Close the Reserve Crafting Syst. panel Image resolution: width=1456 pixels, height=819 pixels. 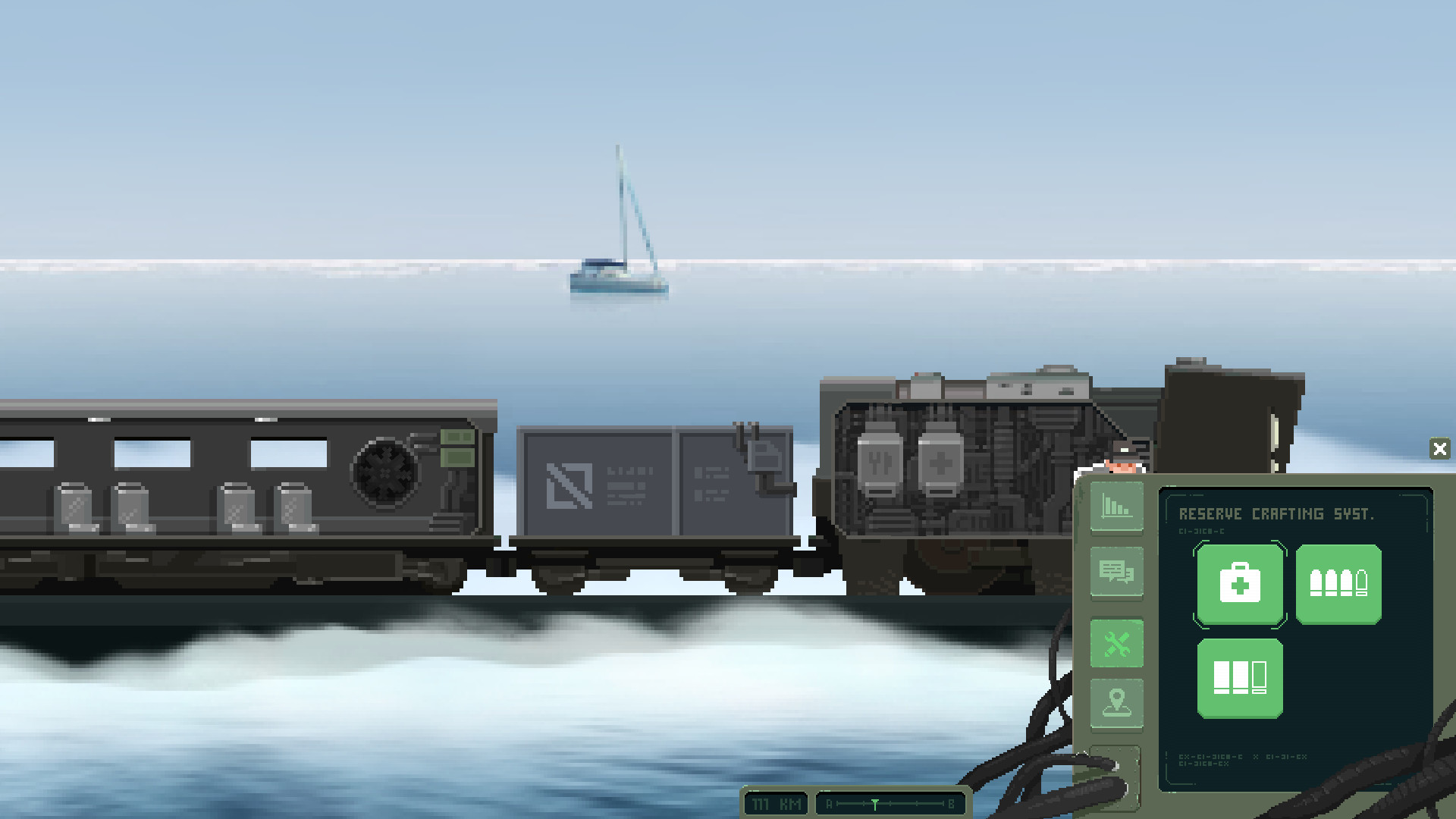point(1440,449)
